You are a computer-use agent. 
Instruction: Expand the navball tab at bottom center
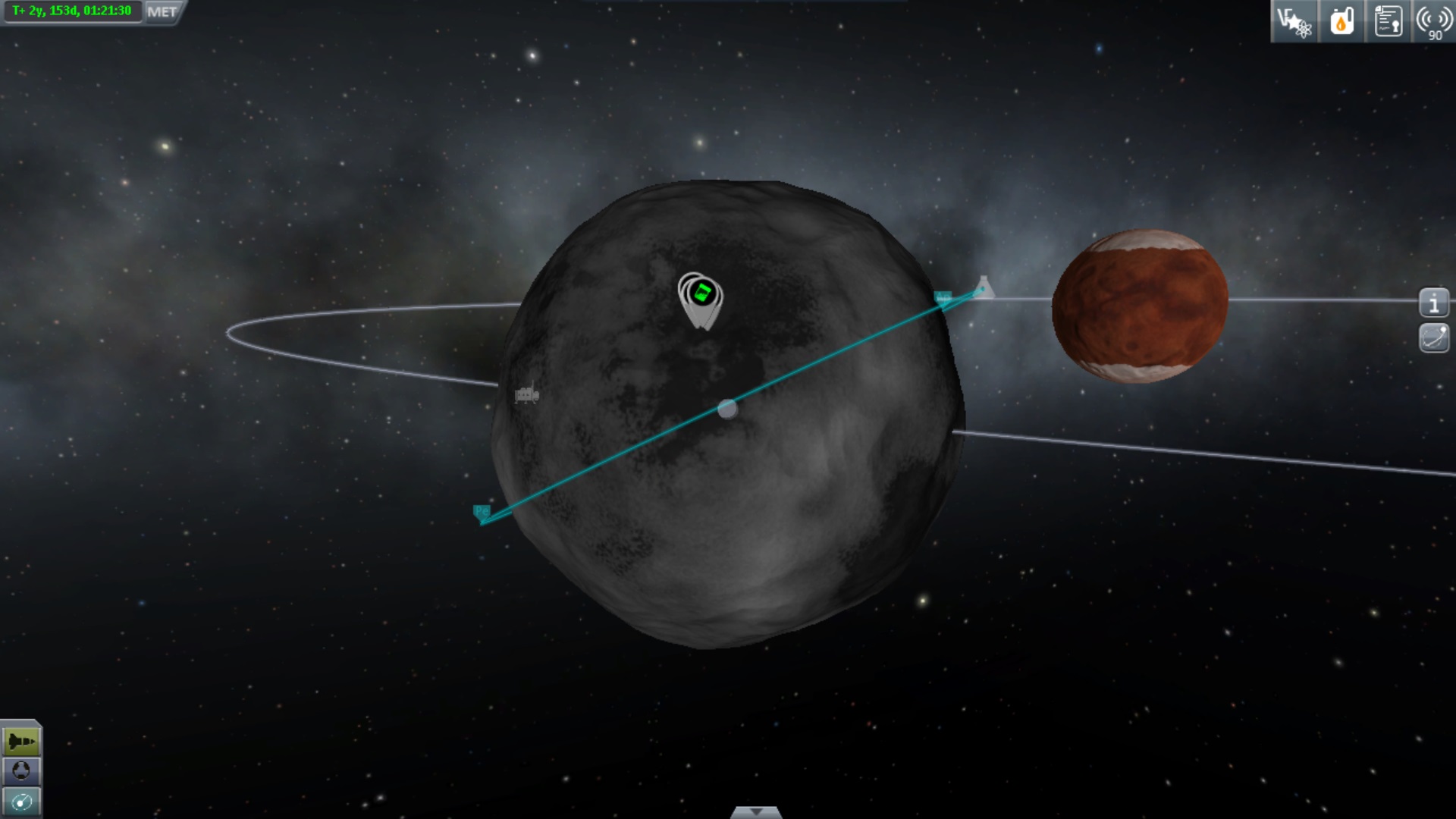755,812
